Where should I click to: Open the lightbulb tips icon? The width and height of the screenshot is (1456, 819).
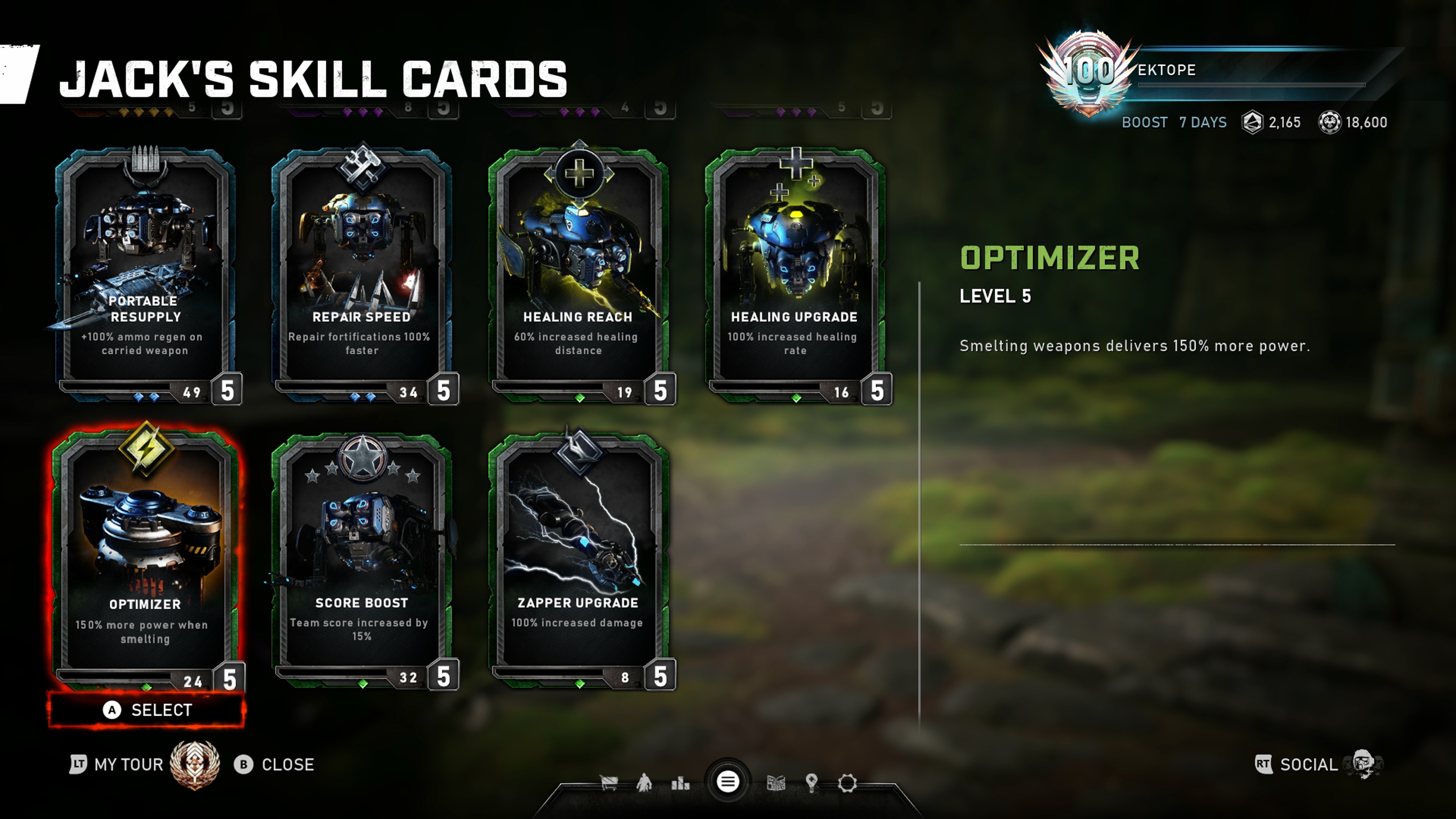click(812, 783)
